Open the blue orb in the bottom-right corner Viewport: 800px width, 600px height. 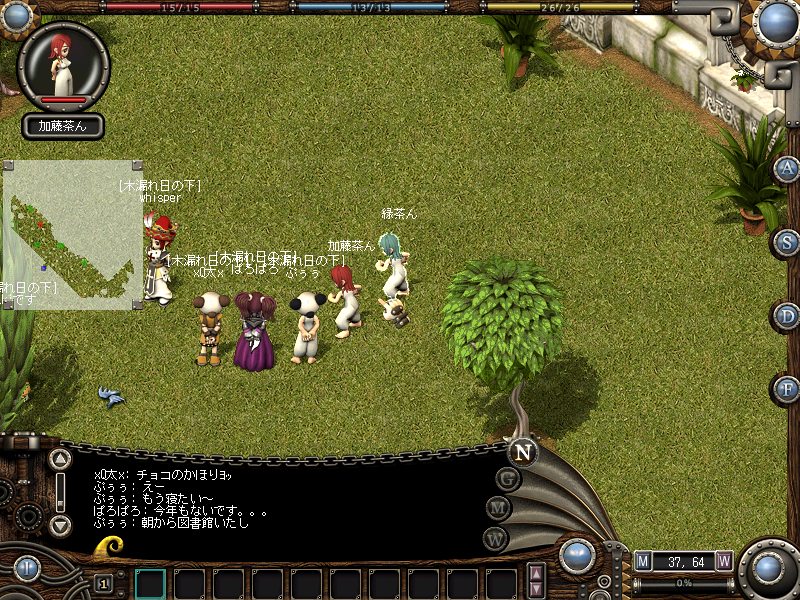click(x=768, y=569)
